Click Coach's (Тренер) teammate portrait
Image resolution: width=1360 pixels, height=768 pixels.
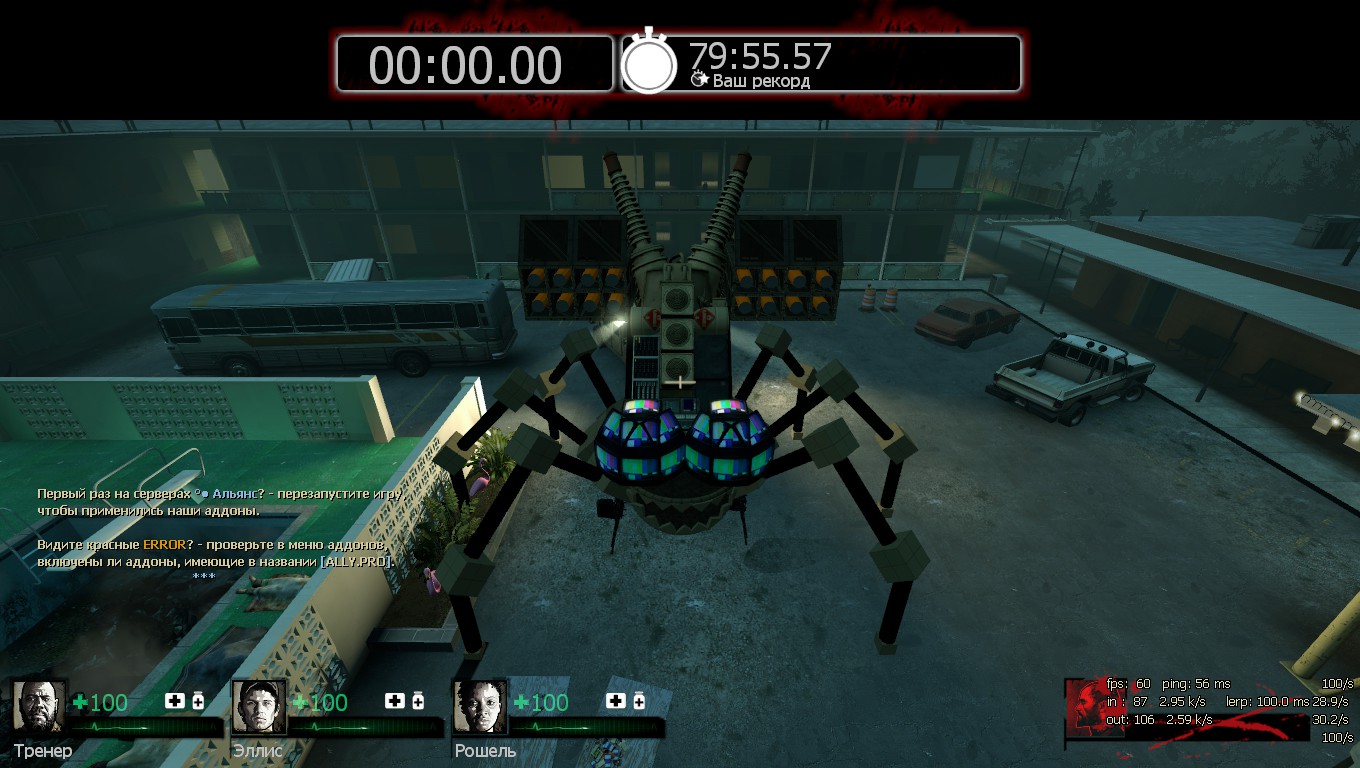39,707
